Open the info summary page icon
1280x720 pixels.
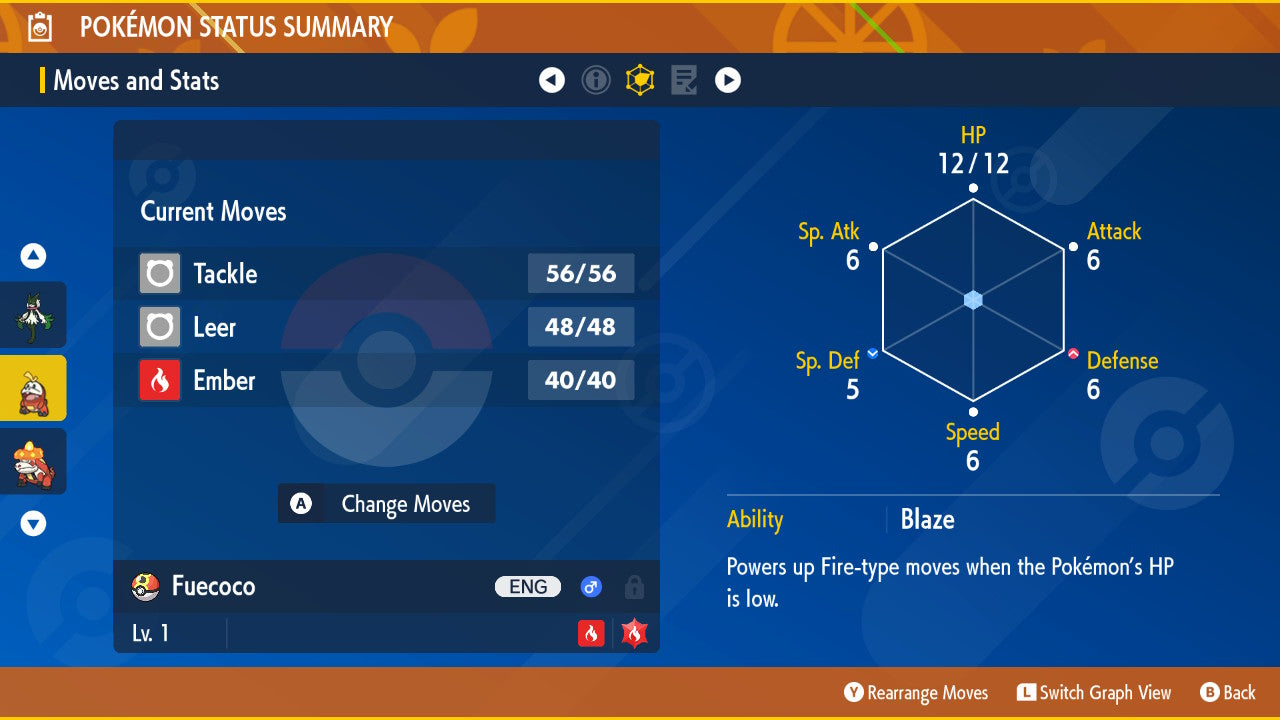tap(596, 80)
